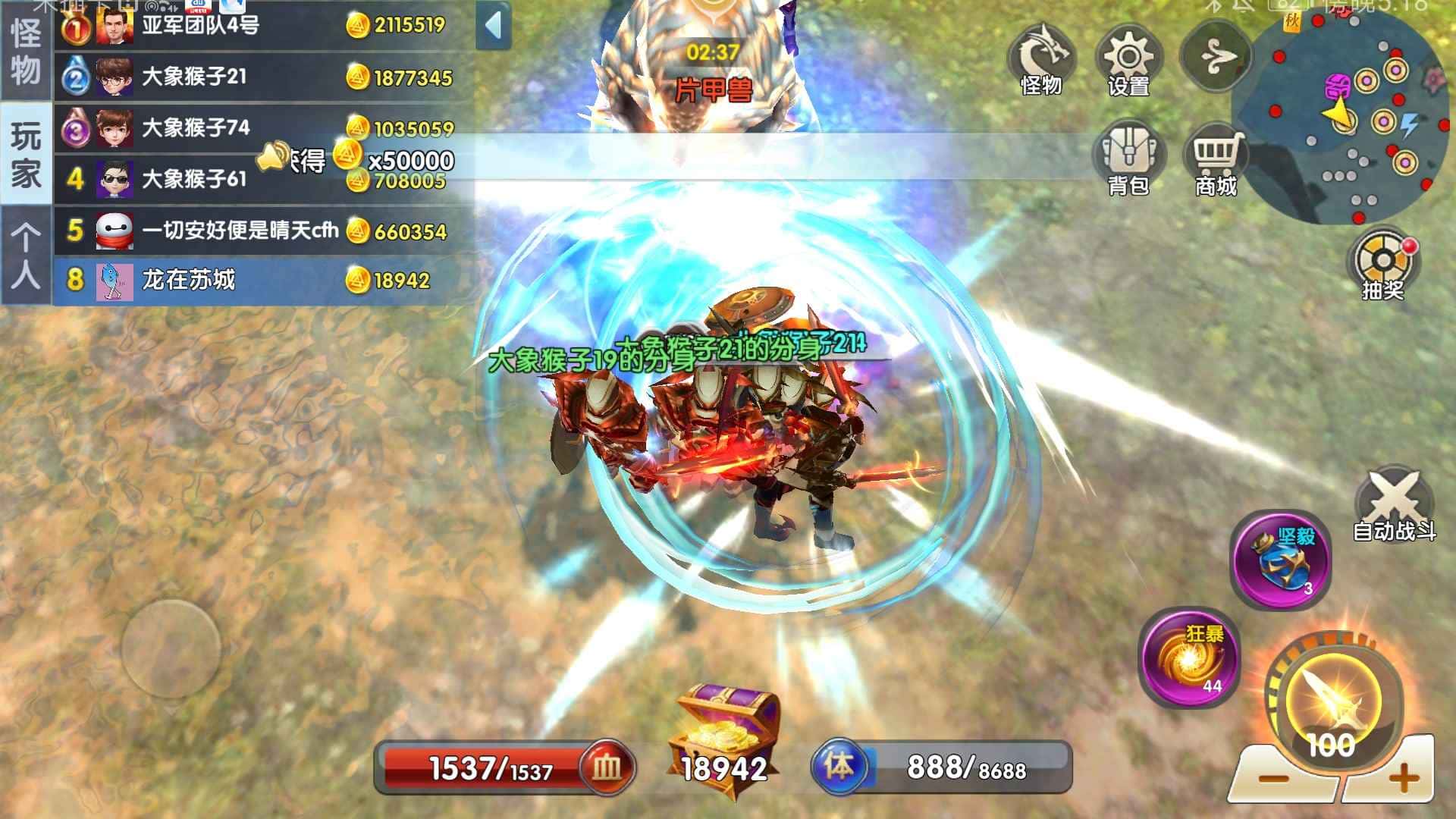
Task: Activate the 狂暴 skill
Action: tap(1189, 657)
